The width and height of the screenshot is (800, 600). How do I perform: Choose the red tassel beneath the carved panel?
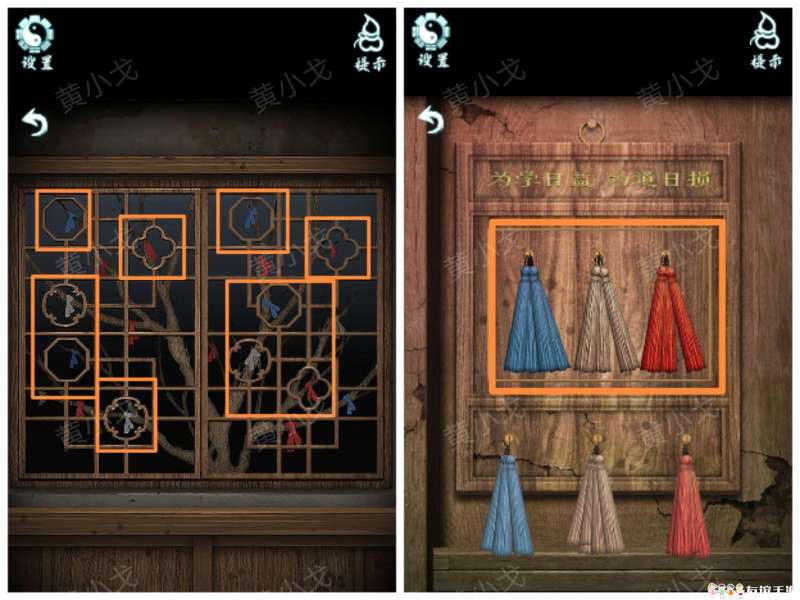687,503
